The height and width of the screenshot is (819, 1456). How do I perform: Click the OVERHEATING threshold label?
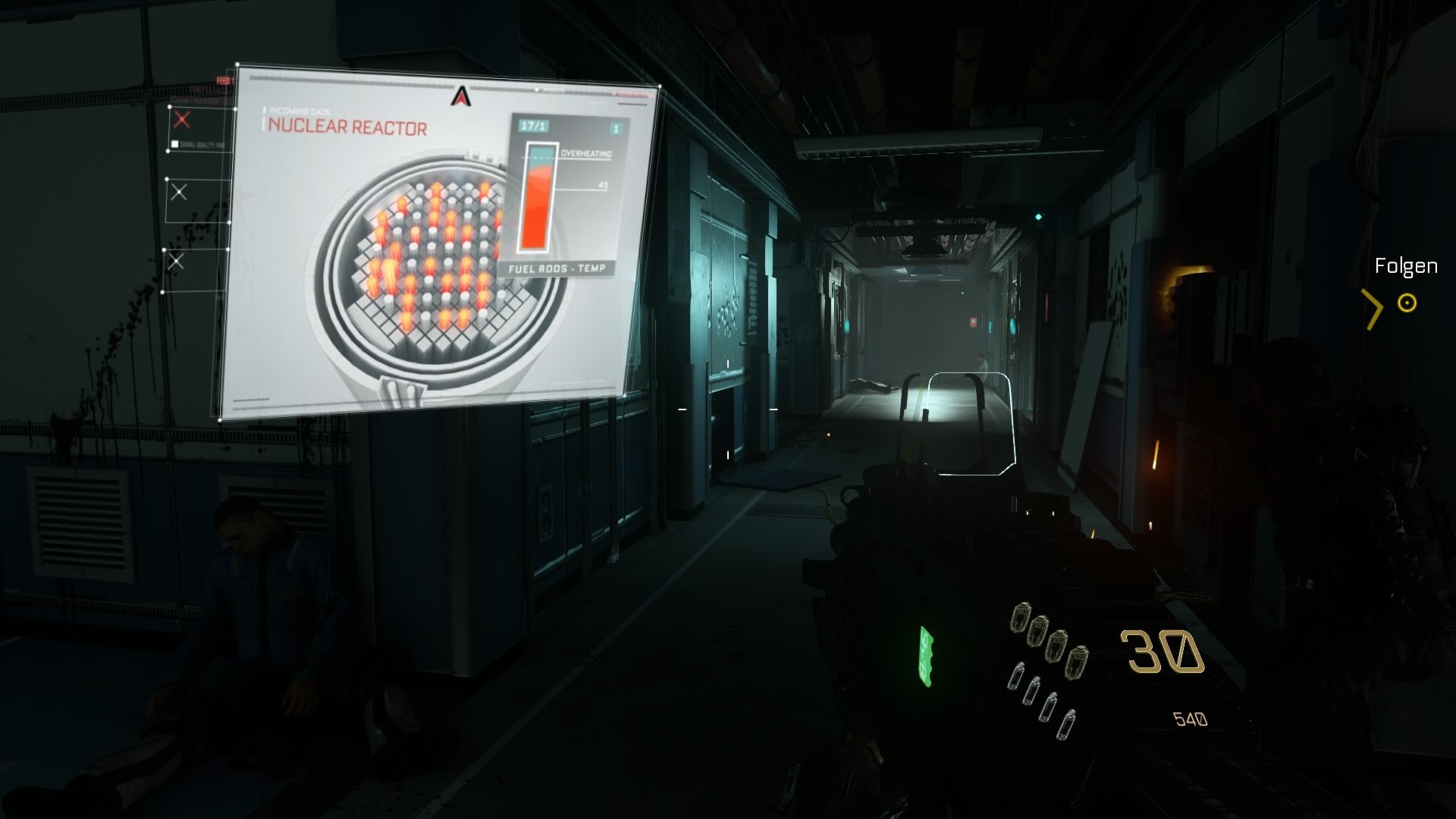tap(585, 155)
